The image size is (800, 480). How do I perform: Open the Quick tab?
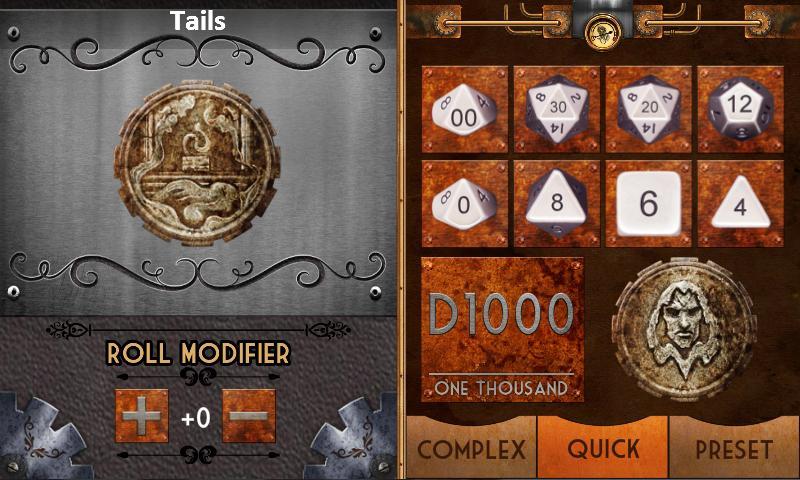(603, 449)
